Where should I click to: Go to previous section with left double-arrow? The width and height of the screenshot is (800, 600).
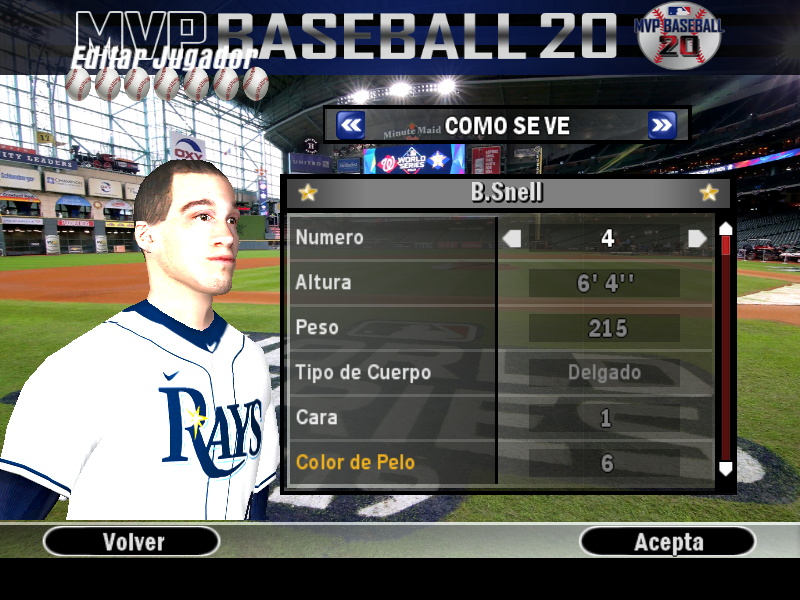click(350, 125)
